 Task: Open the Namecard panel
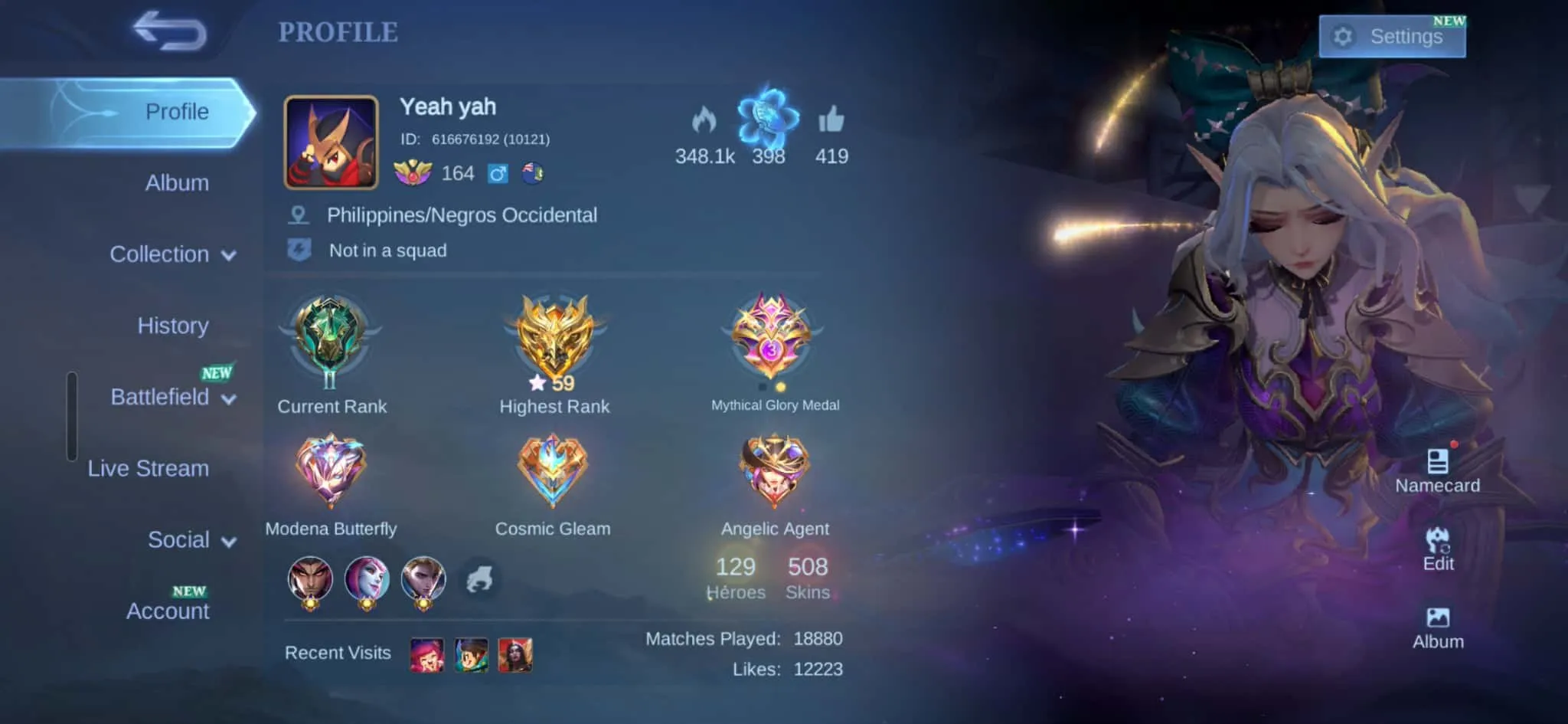[1437, 463]
